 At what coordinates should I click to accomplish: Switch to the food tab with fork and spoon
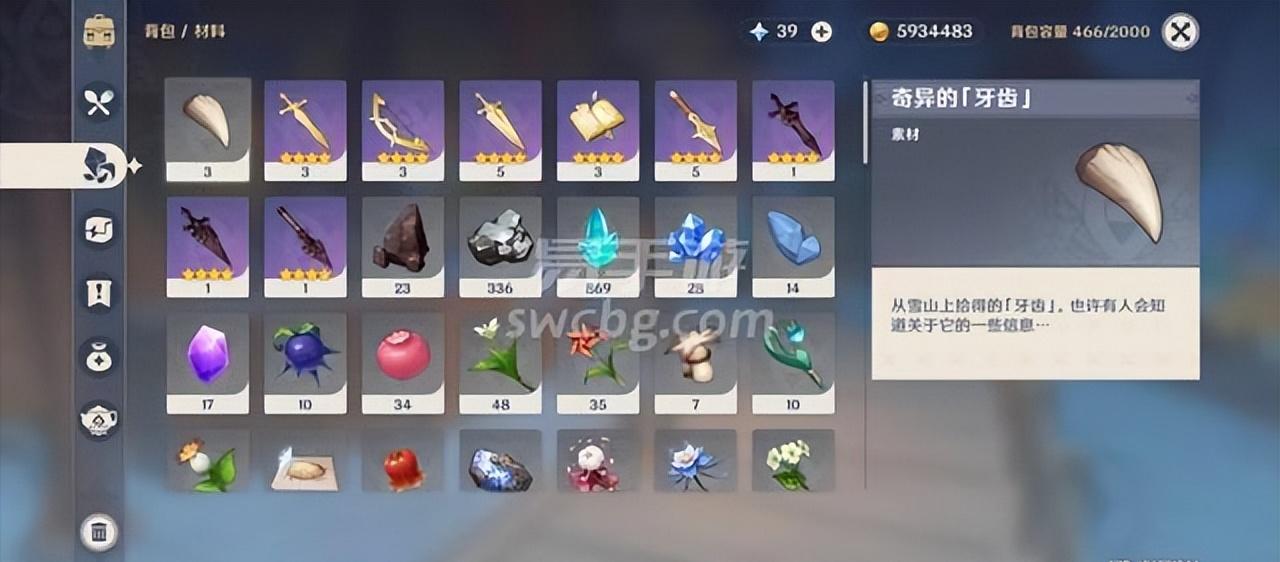click(x=98, y=101)
